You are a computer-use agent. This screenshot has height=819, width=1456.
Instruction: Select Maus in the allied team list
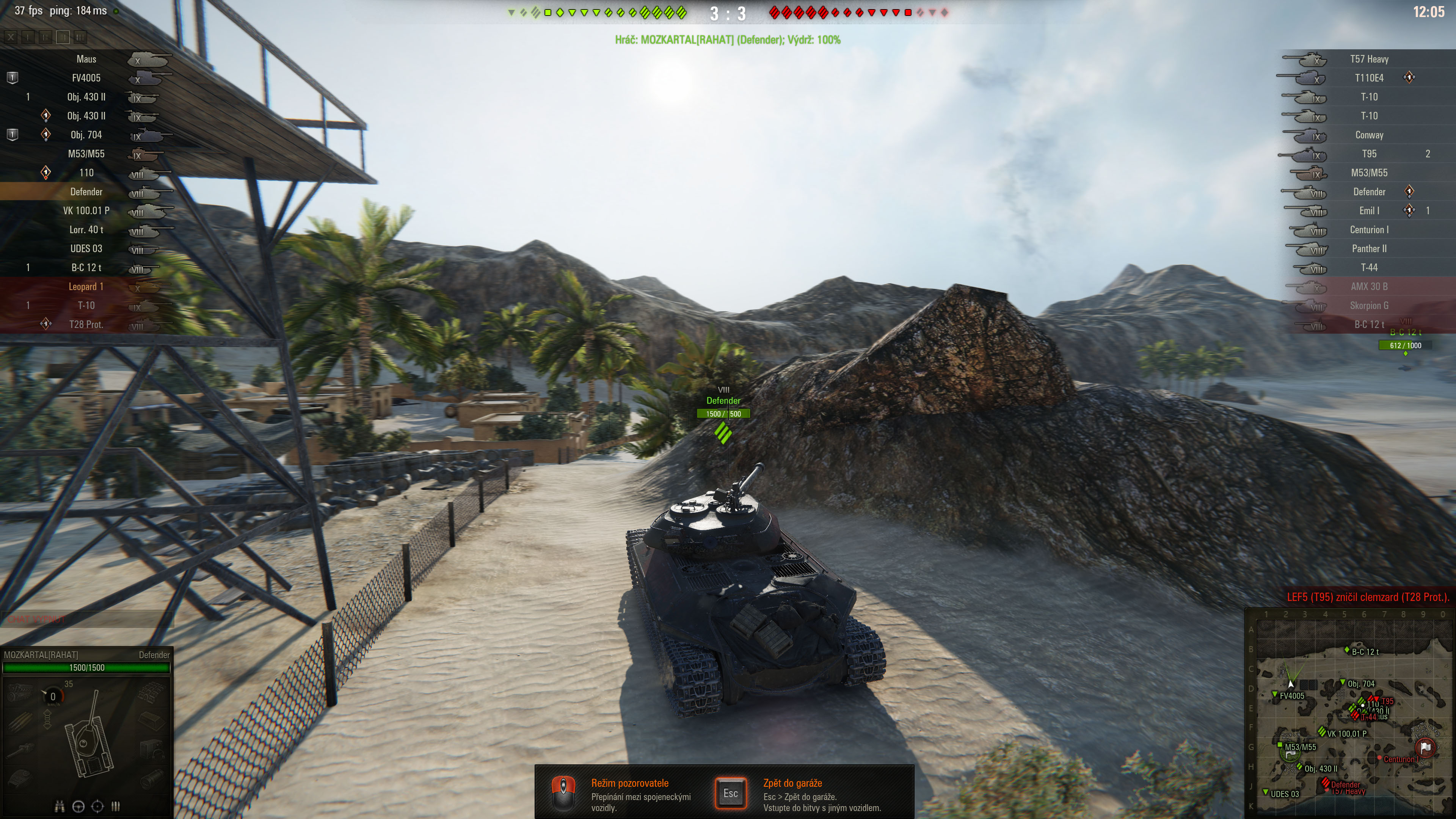click(x=86, y=60)
